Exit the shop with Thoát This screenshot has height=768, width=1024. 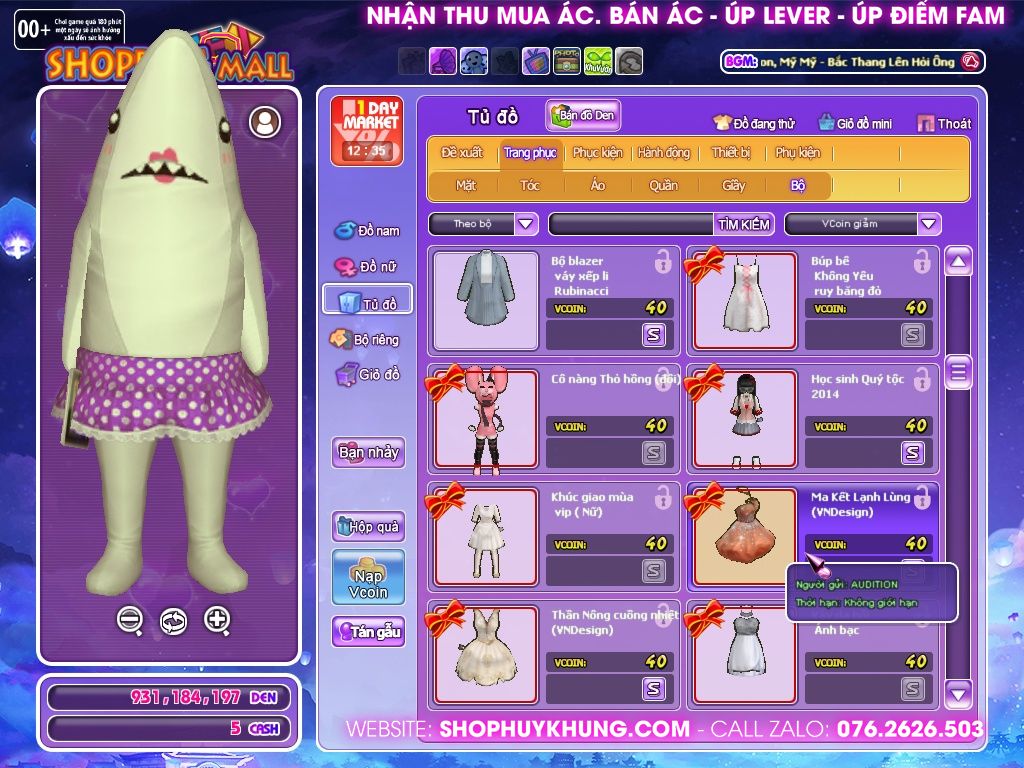tap(944, 123)
